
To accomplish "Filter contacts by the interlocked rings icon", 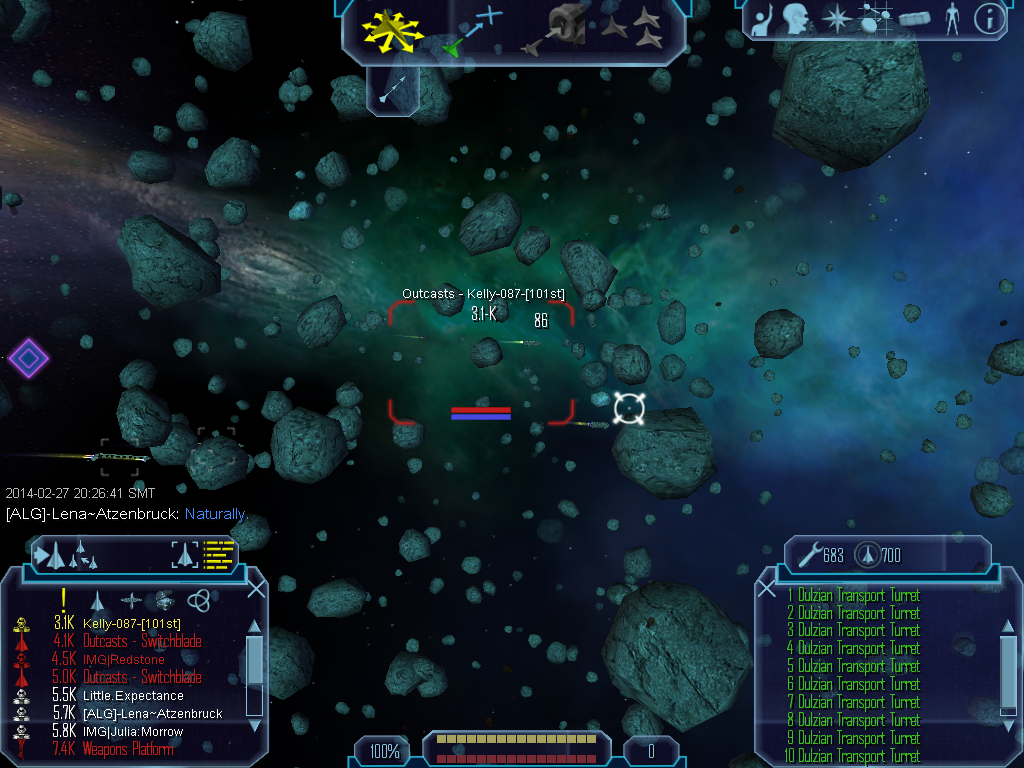I will click(198, 600).
